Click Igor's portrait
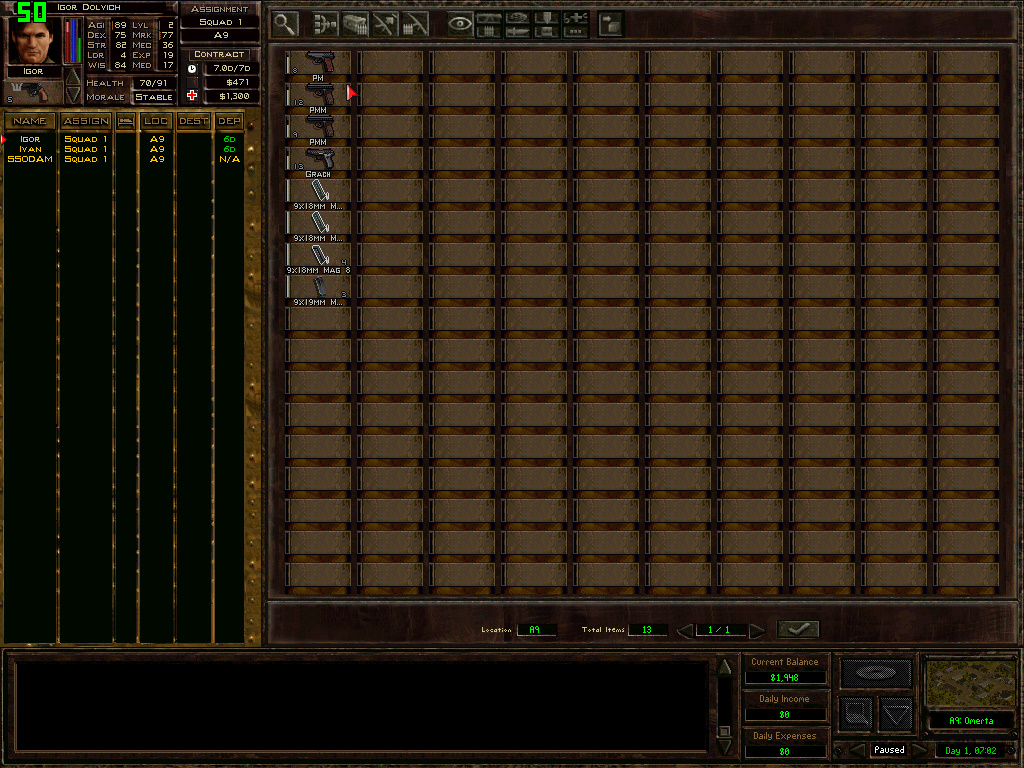 pyautogui.click(x=33, y=40)
